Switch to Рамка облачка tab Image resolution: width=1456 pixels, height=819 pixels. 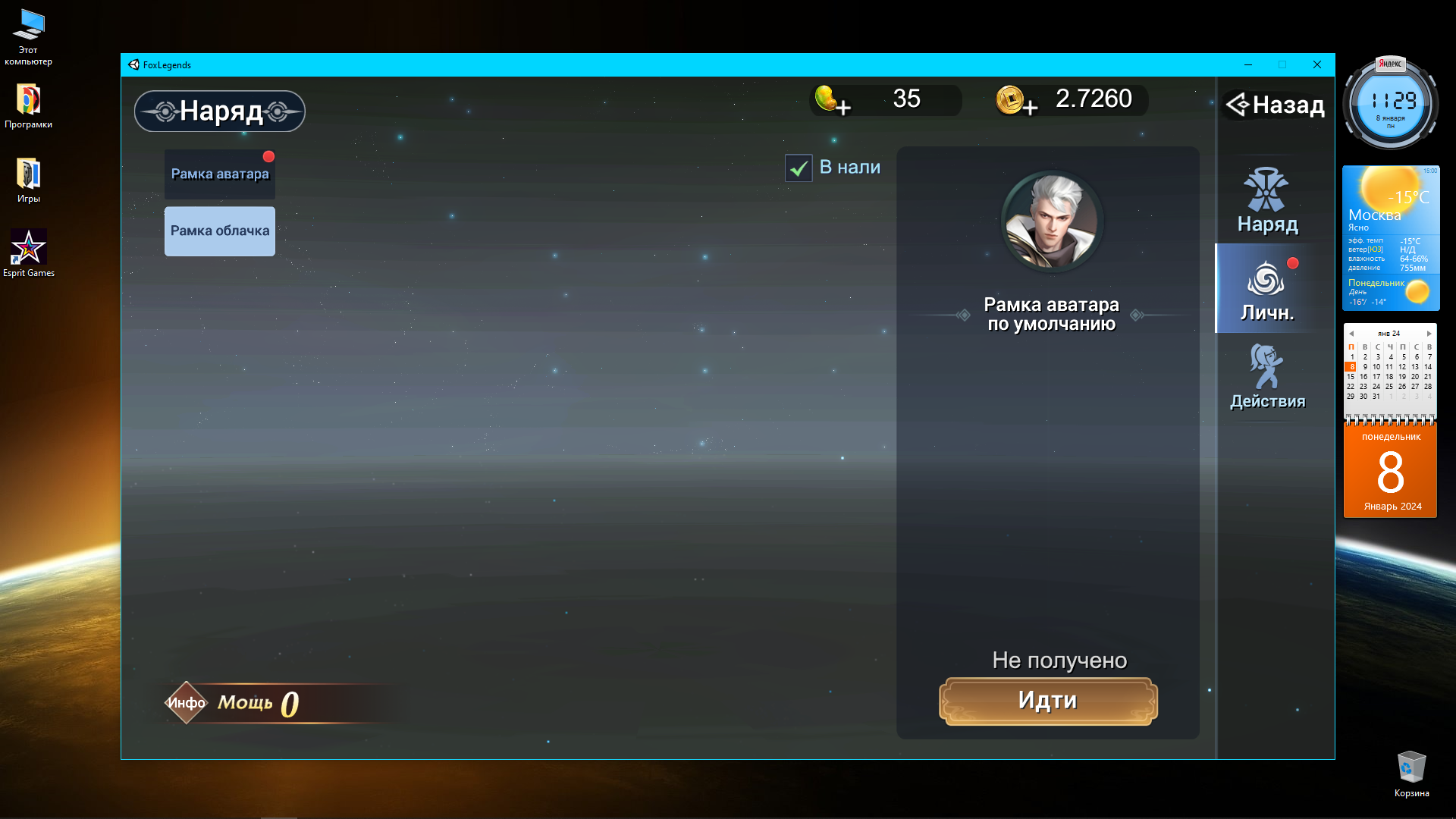point(219,231)
